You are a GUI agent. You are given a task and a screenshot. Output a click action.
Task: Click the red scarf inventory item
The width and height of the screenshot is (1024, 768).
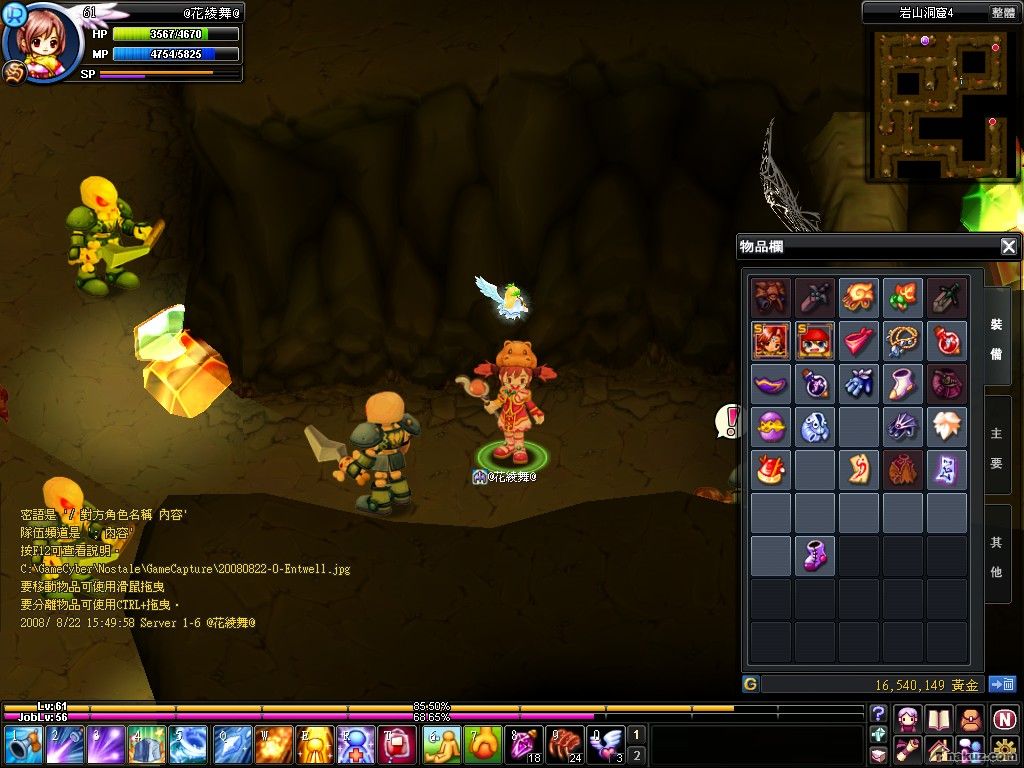859,340
